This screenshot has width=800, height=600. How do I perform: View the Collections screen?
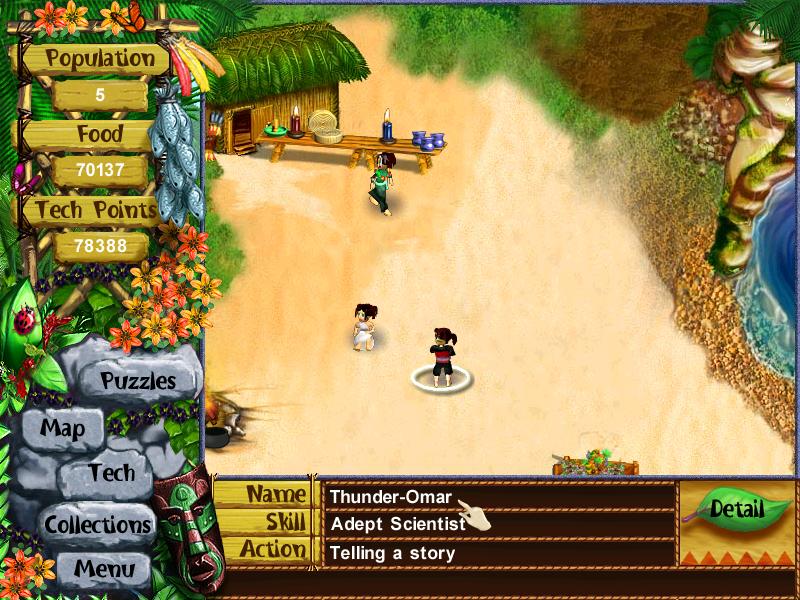coord(97,524)
